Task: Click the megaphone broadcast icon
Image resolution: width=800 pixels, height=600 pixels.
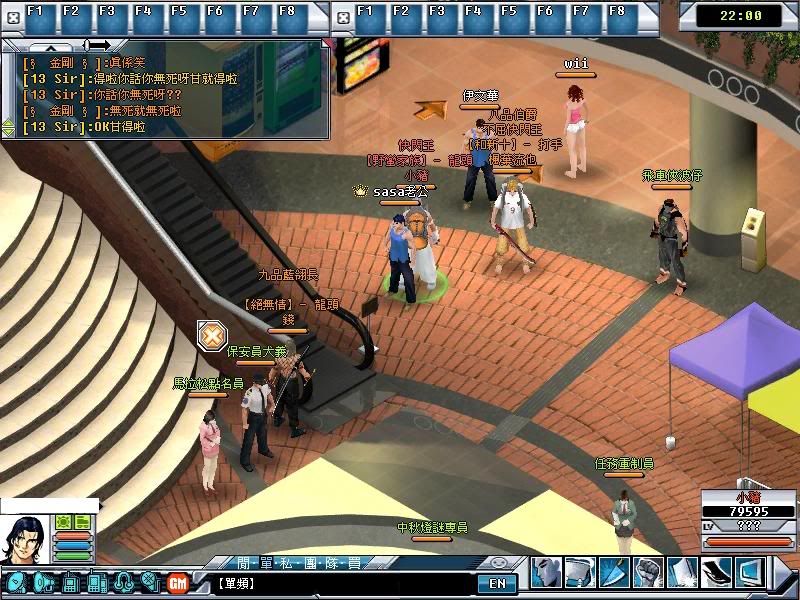Action: (42, 582)
